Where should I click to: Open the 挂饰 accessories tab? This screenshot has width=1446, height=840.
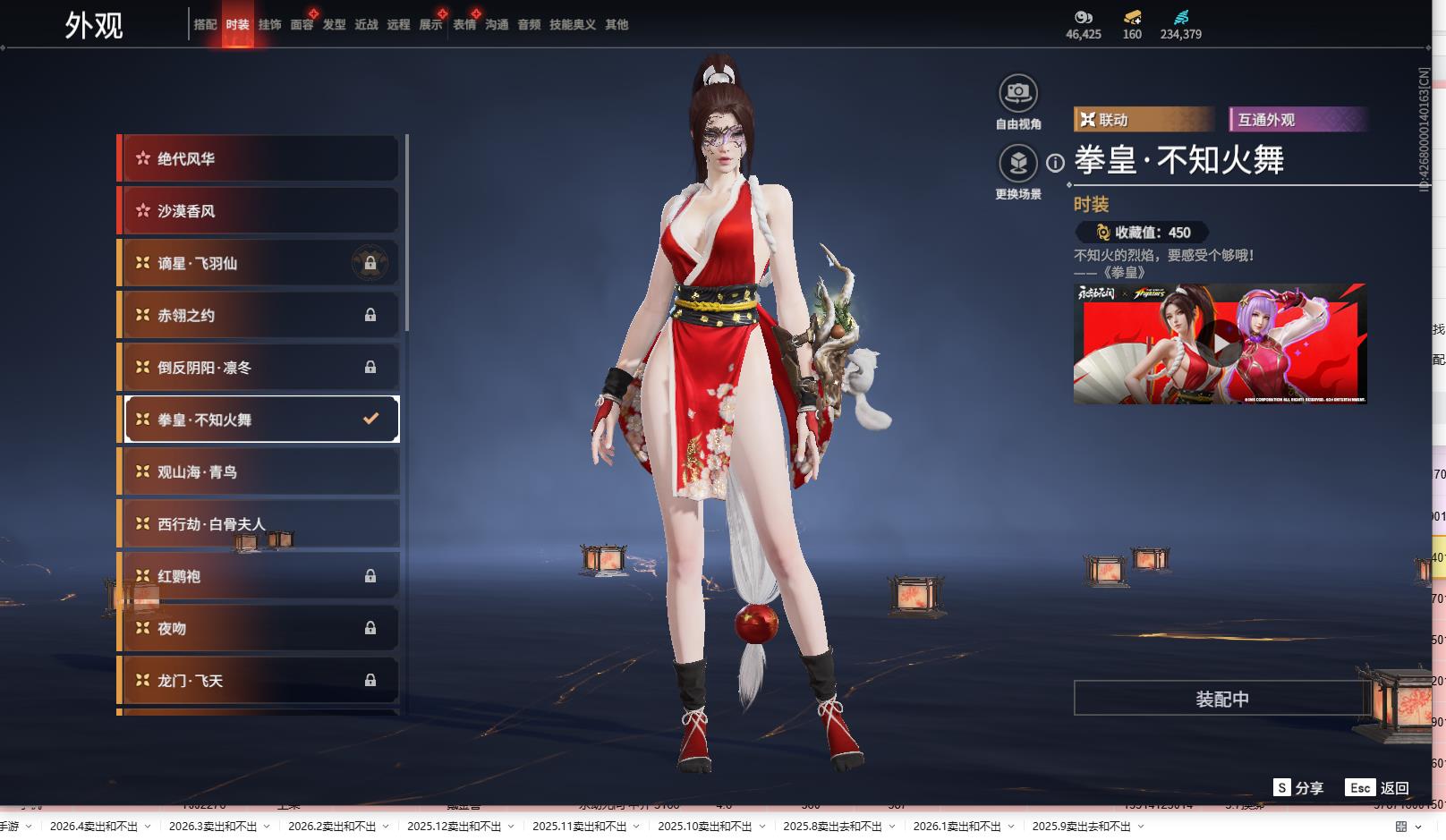[x=269, y=25]
